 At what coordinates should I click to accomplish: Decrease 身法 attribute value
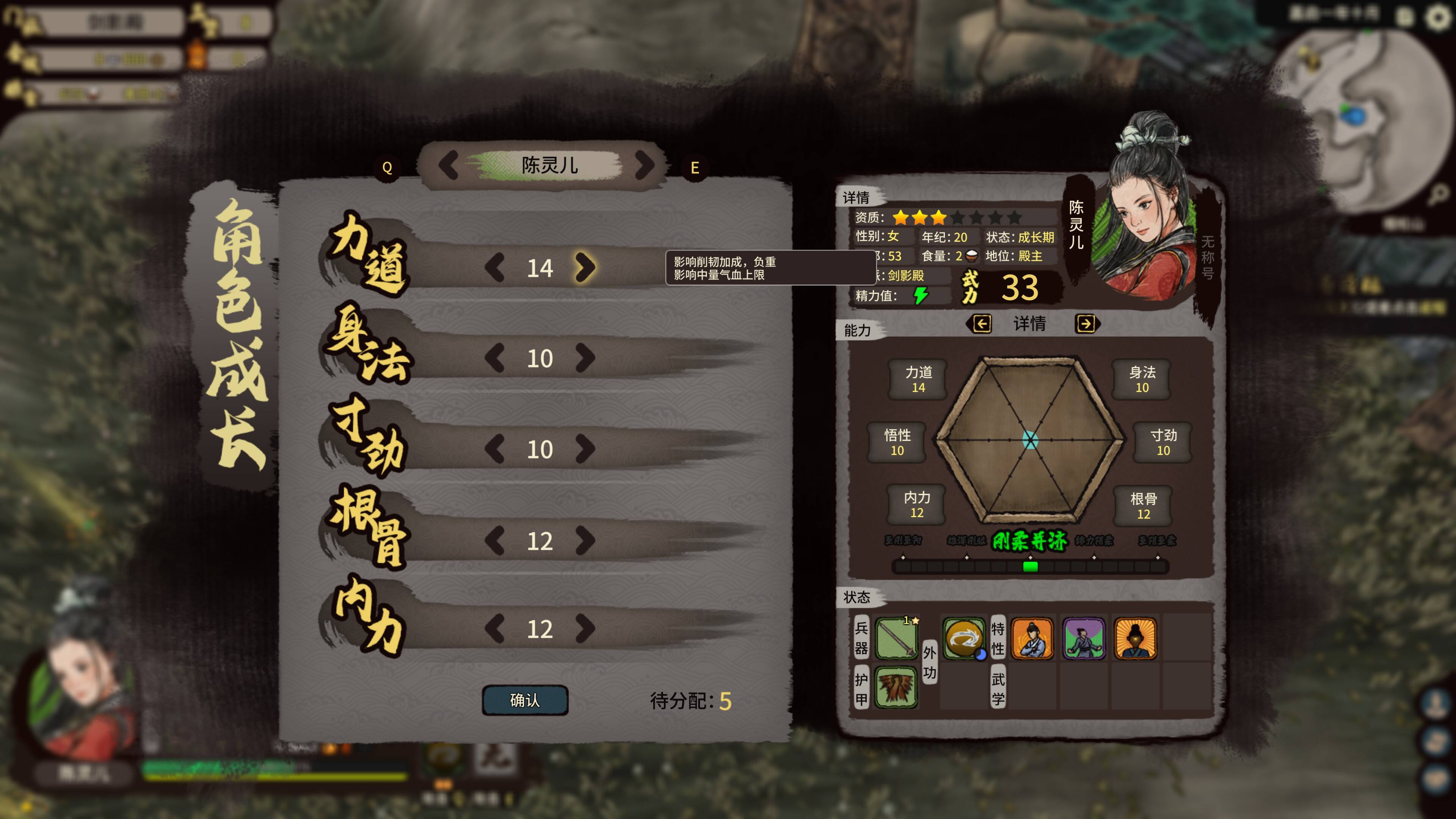[x=494, y=358]
